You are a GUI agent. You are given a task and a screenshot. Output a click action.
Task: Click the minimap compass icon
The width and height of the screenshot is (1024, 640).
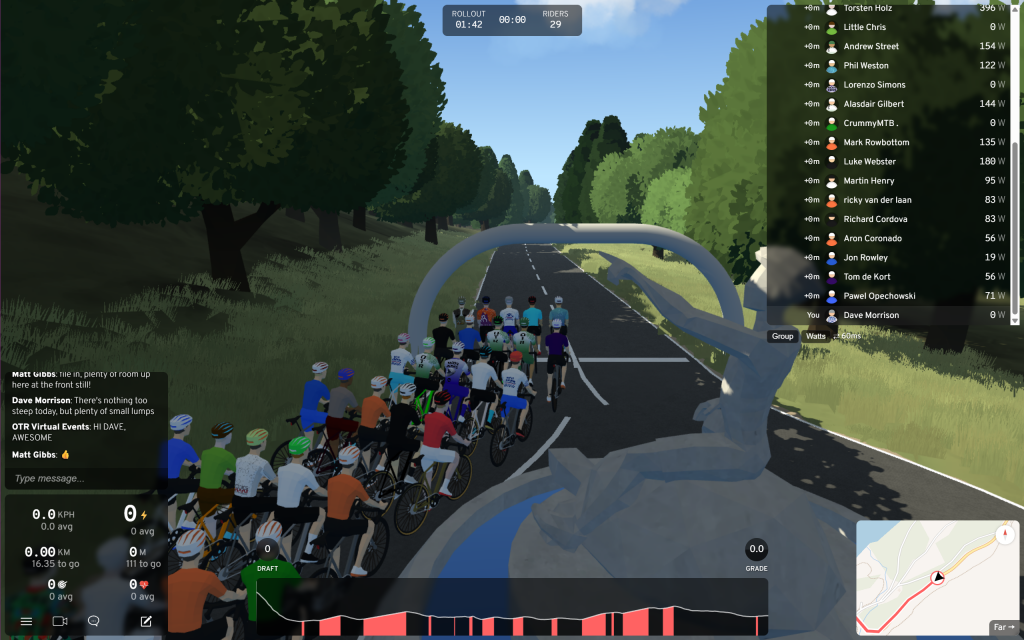(x=1003, y=534)
